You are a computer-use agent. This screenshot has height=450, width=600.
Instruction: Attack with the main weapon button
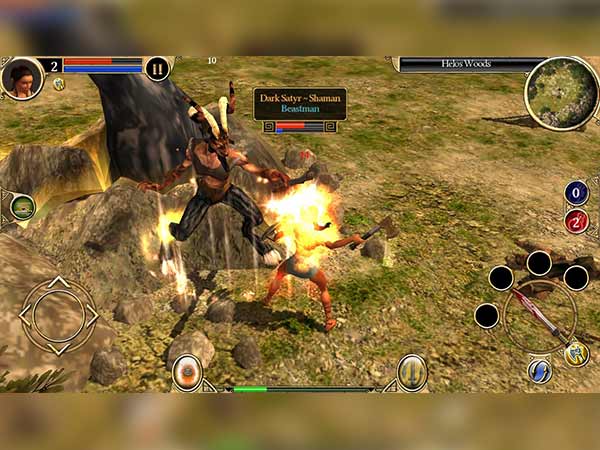coord(540,315)
